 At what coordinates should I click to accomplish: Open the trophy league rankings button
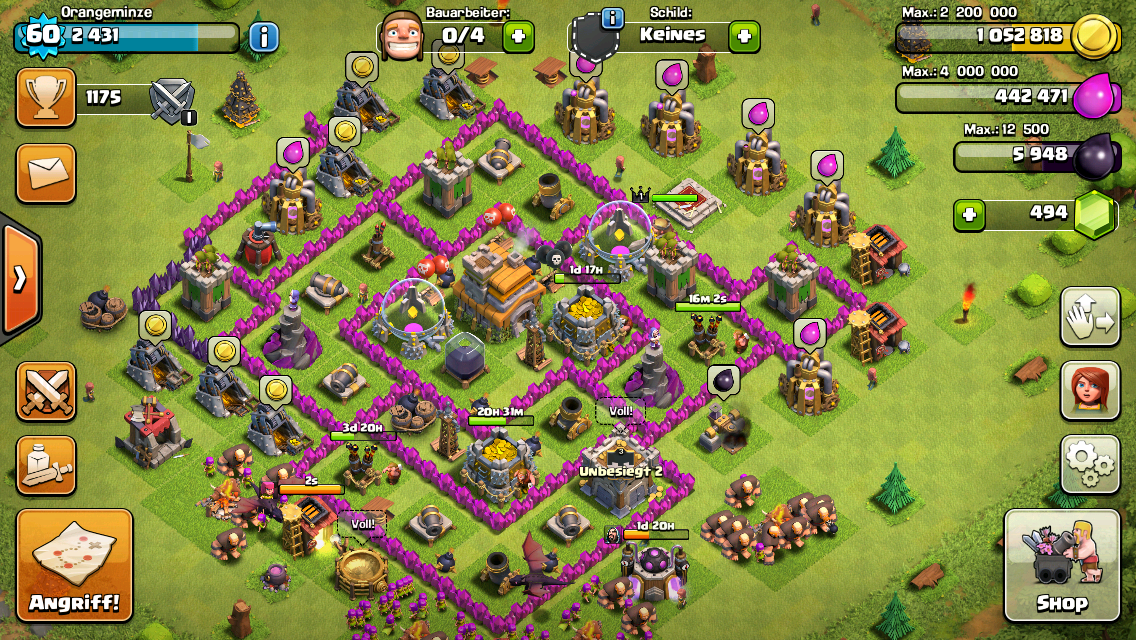tap(46, 97)
